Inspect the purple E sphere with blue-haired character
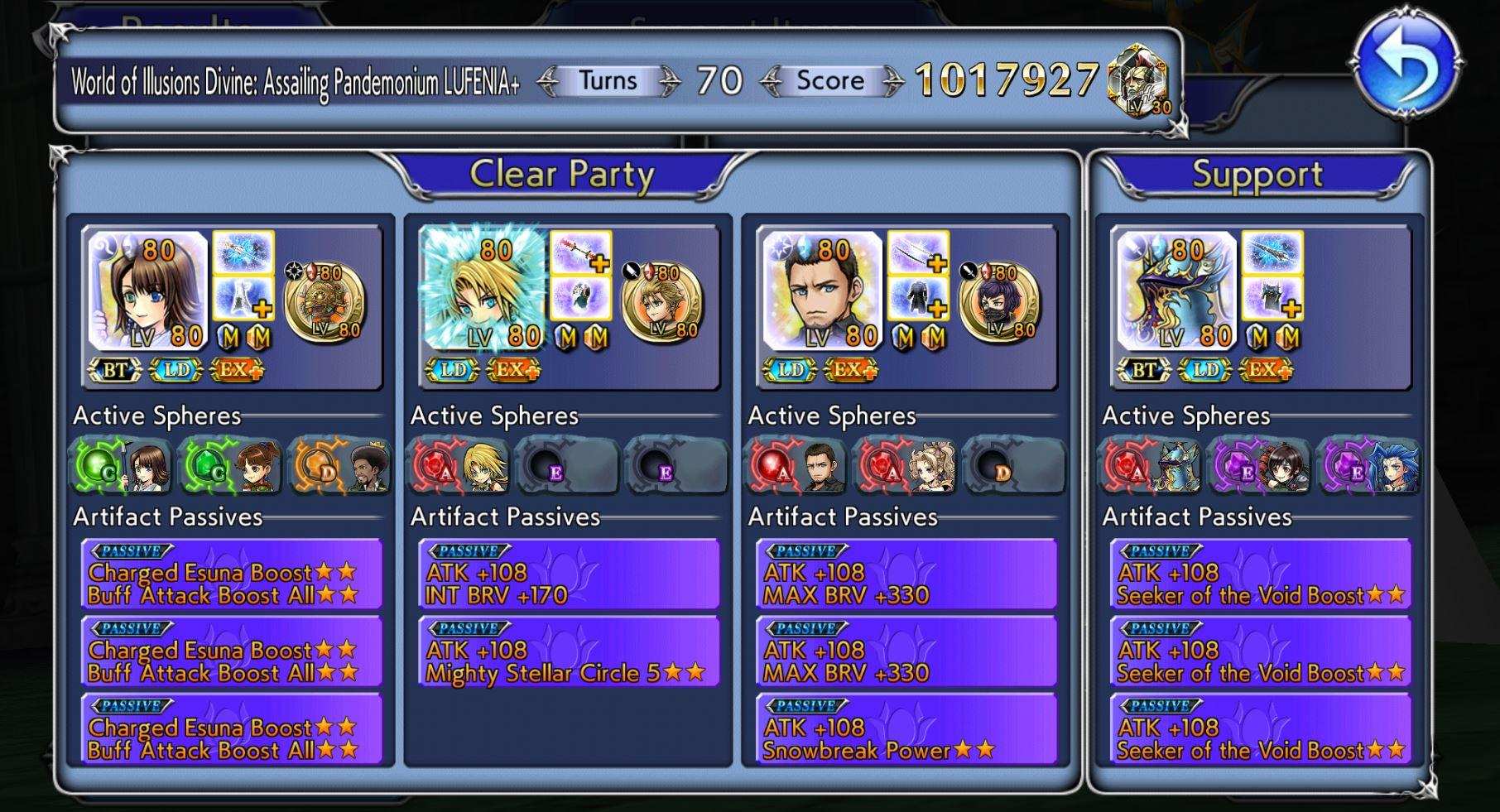 (1371, 468)
